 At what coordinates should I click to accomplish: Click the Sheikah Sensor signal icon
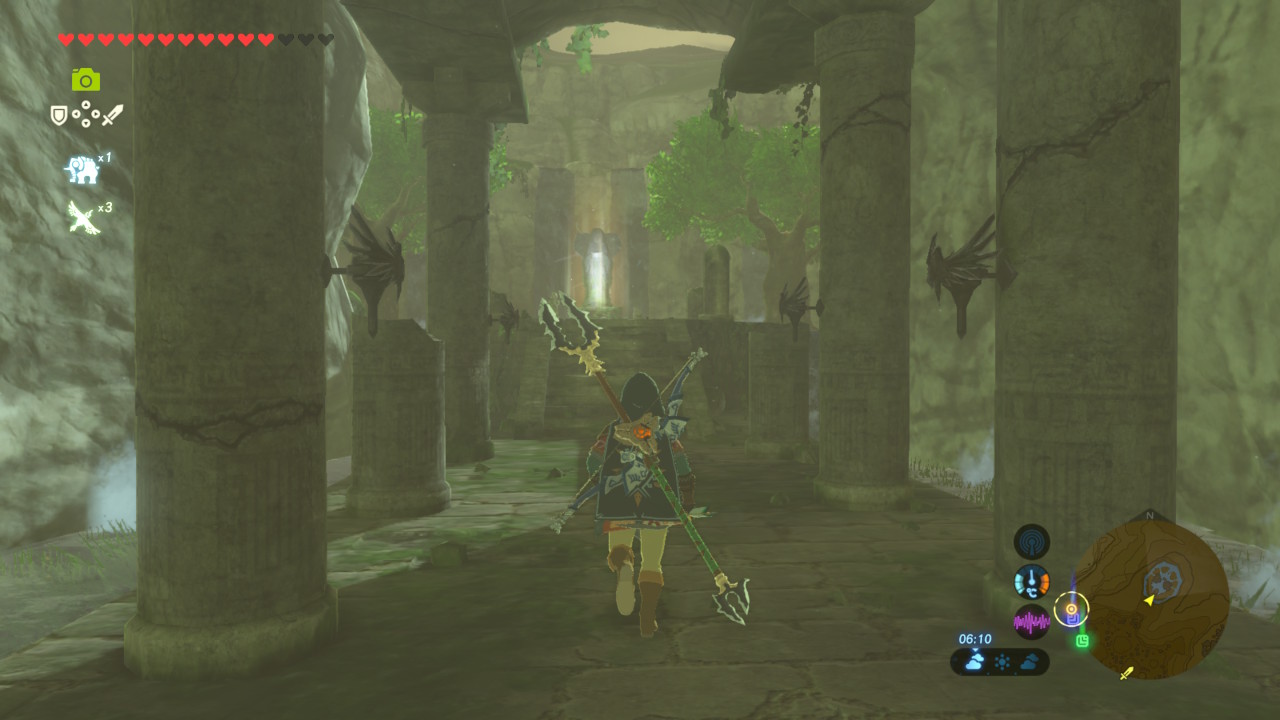coord(1031,541)
